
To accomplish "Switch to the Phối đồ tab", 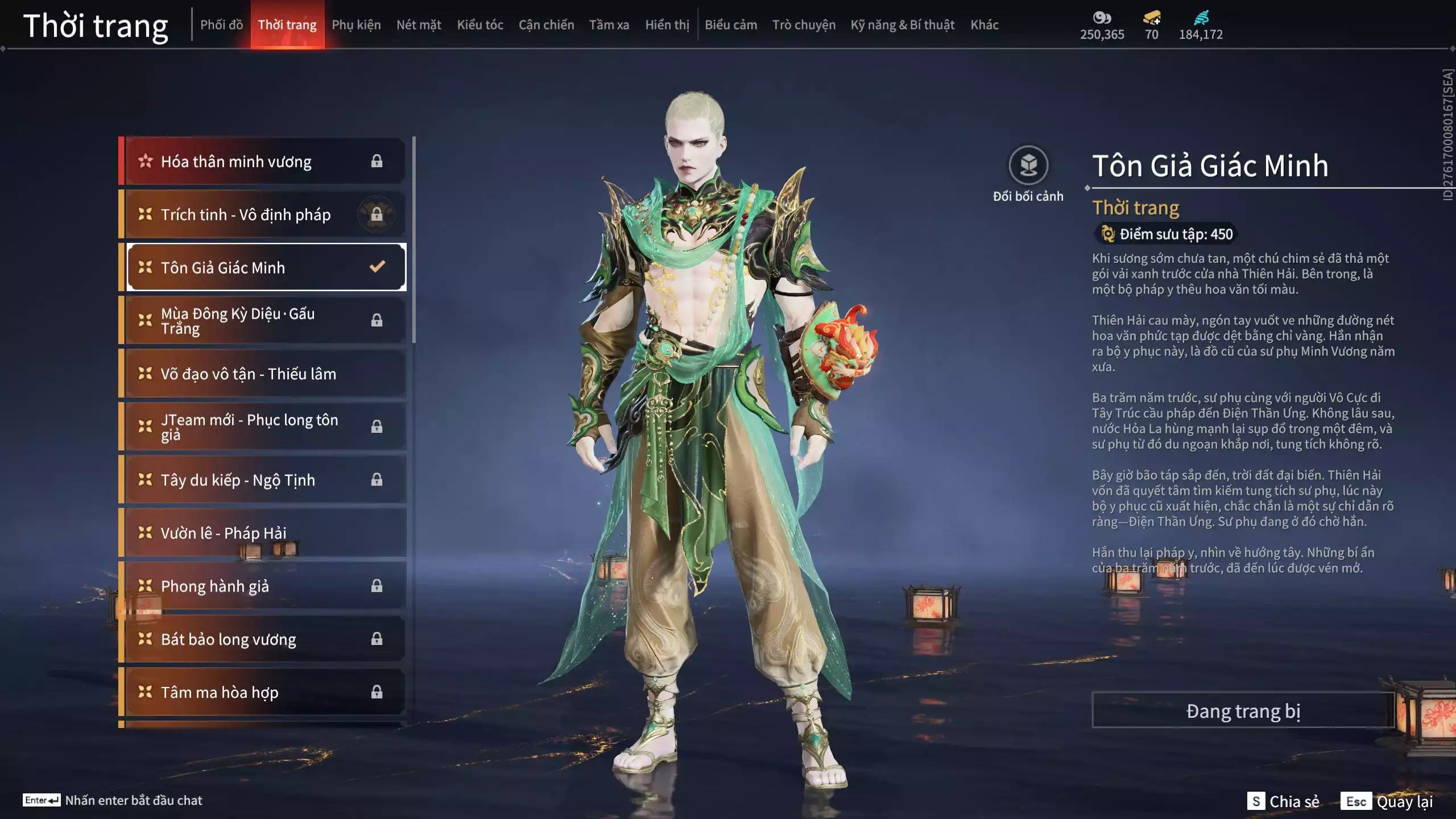I will (221, 25).
